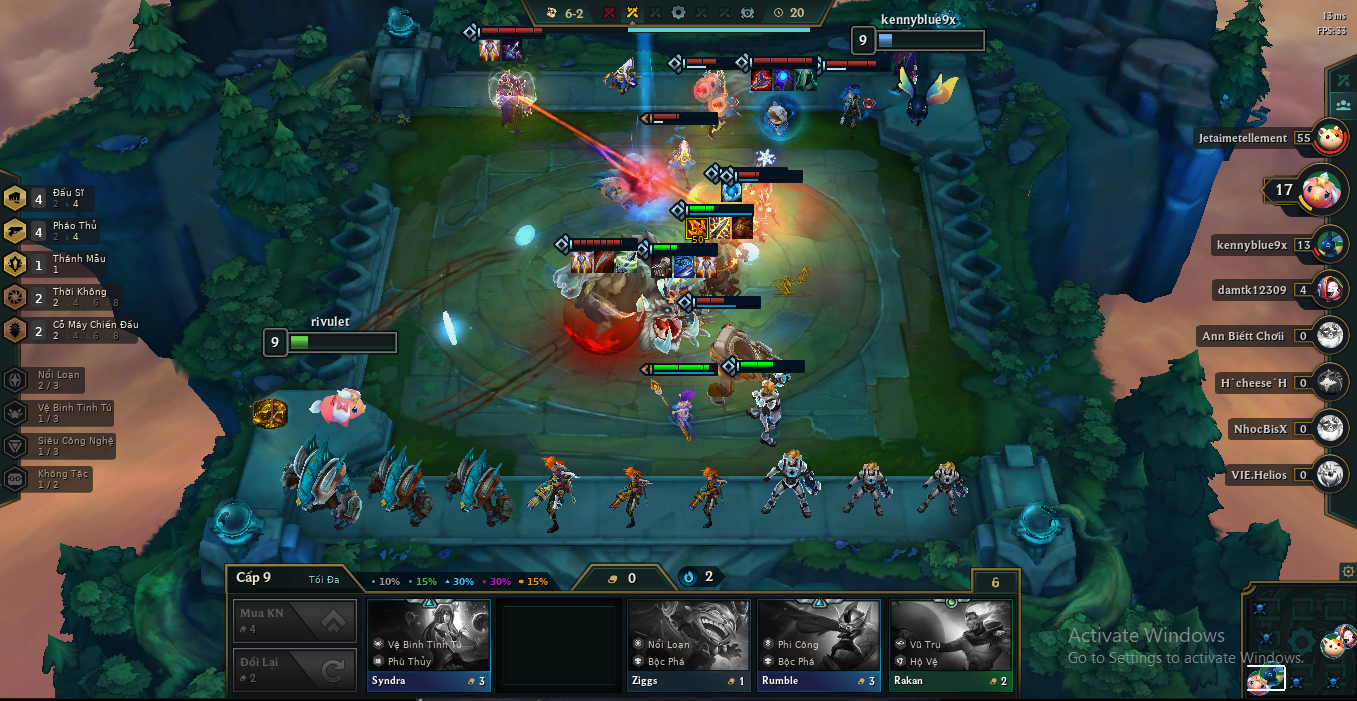Purchase the Ziggs shop card
The height and width of the screenshot is (701, 1357).
pyautogui.click(x=688, y=644)
